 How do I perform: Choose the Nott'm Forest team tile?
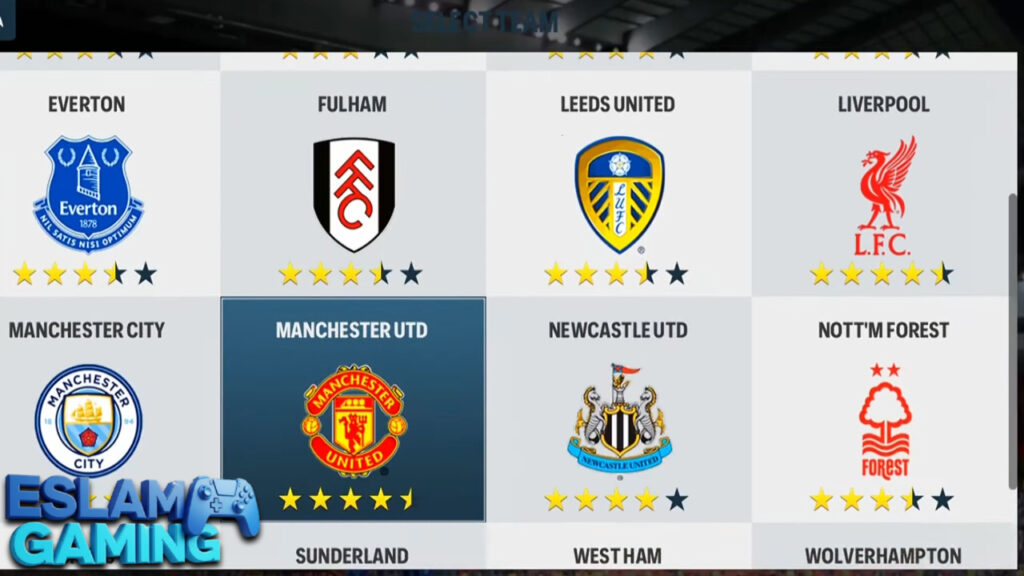[884, 410]
